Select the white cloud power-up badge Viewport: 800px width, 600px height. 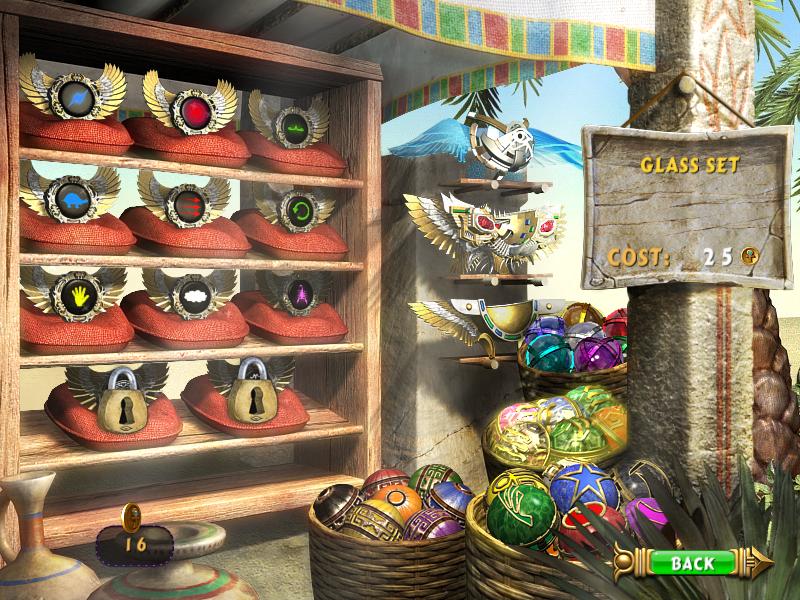(189, 295)
